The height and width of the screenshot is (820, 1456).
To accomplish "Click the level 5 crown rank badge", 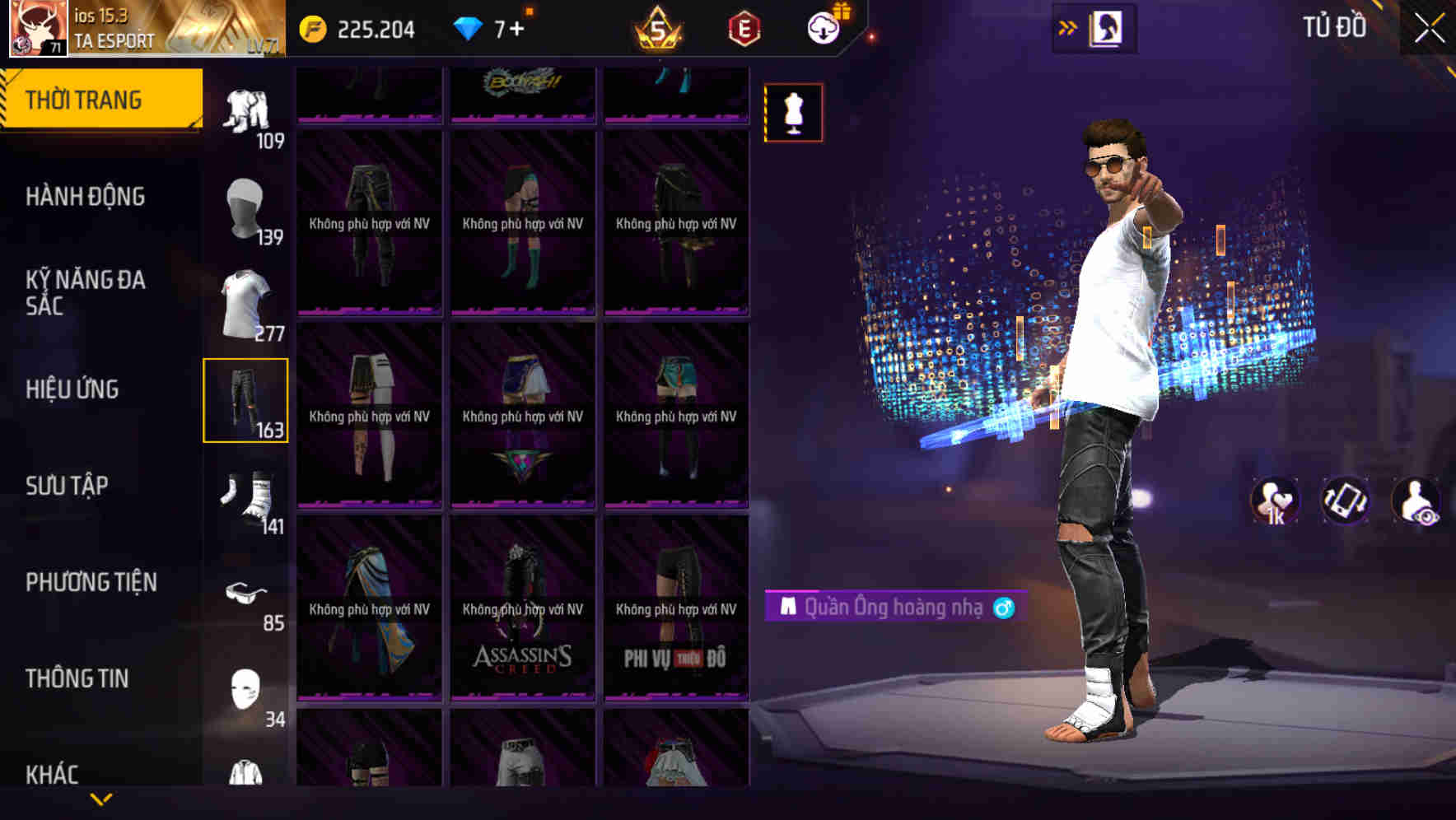I will [658, 28].
